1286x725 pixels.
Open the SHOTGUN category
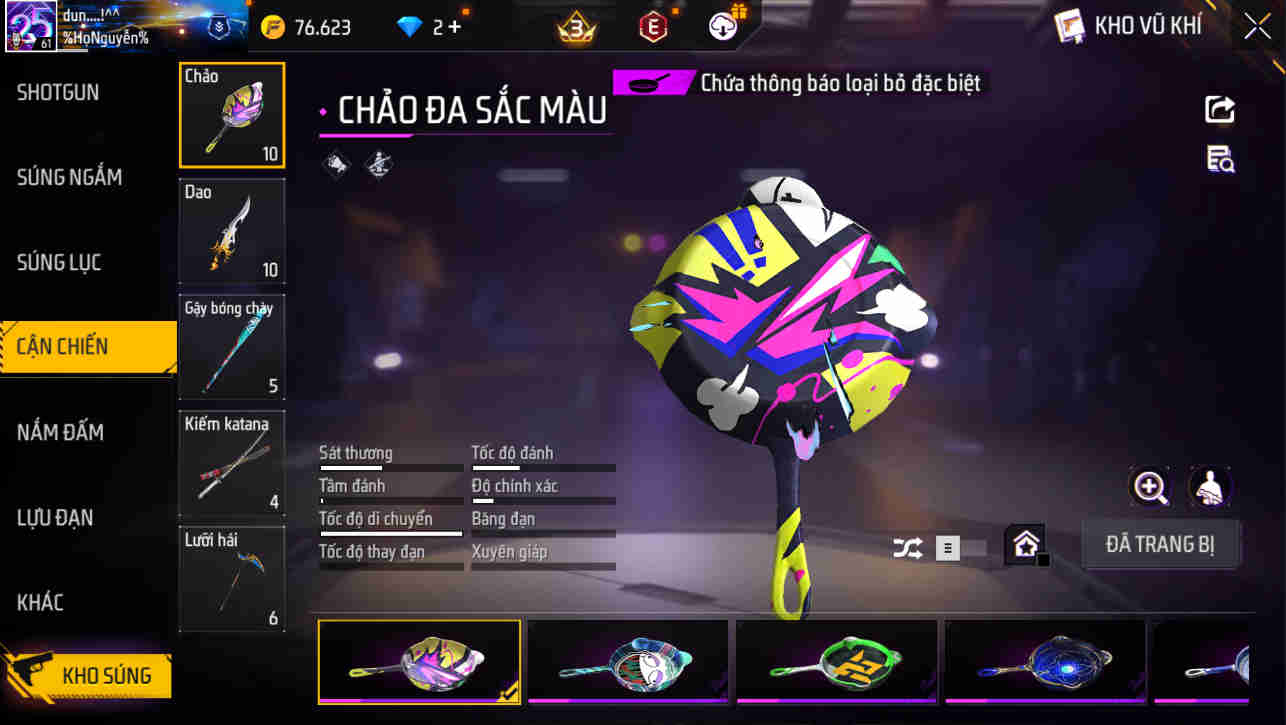tap(57, 91)
